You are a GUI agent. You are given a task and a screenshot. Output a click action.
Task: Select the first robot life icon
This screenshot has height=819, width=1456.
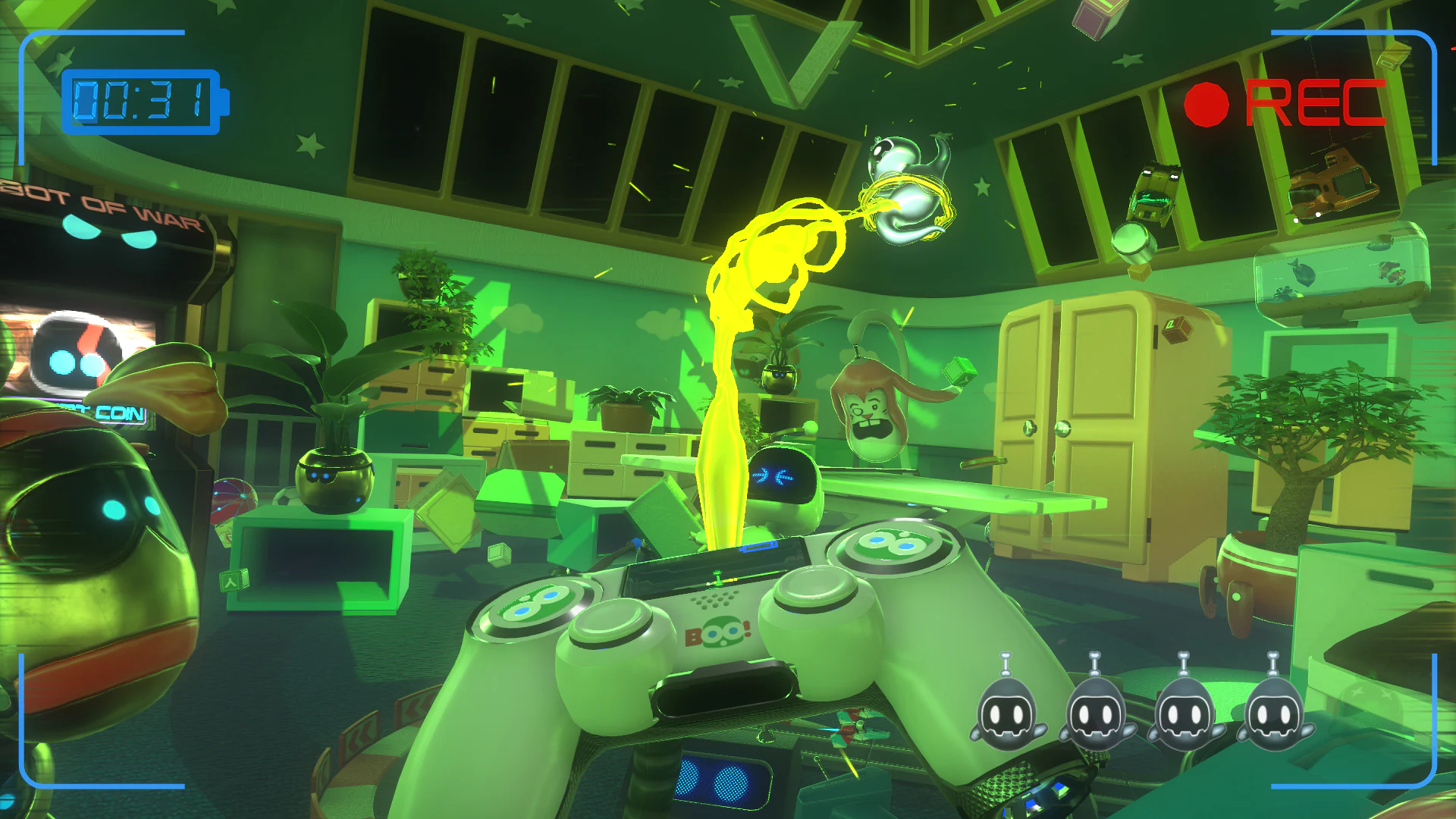(x=1006, y=711)
